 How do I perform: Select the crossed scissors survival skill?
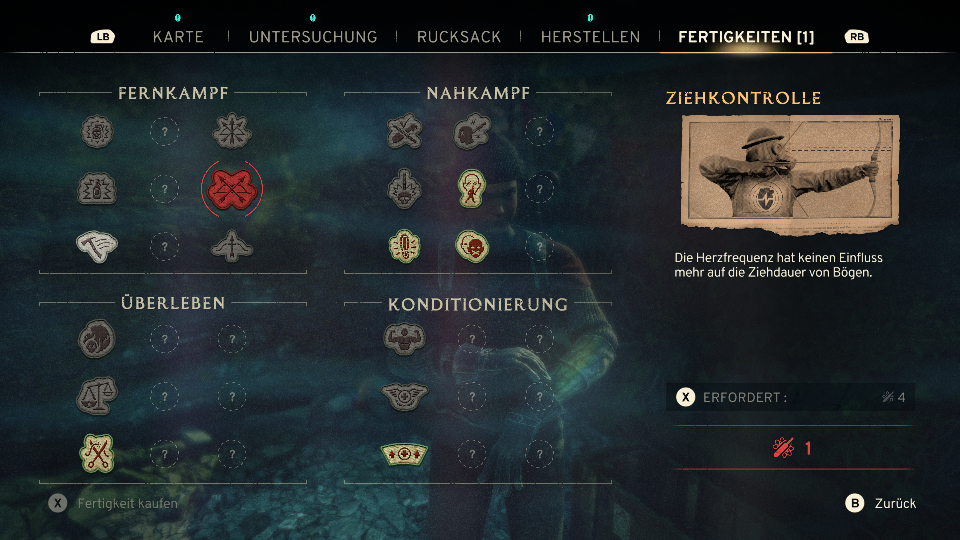[x=97, y=454]
